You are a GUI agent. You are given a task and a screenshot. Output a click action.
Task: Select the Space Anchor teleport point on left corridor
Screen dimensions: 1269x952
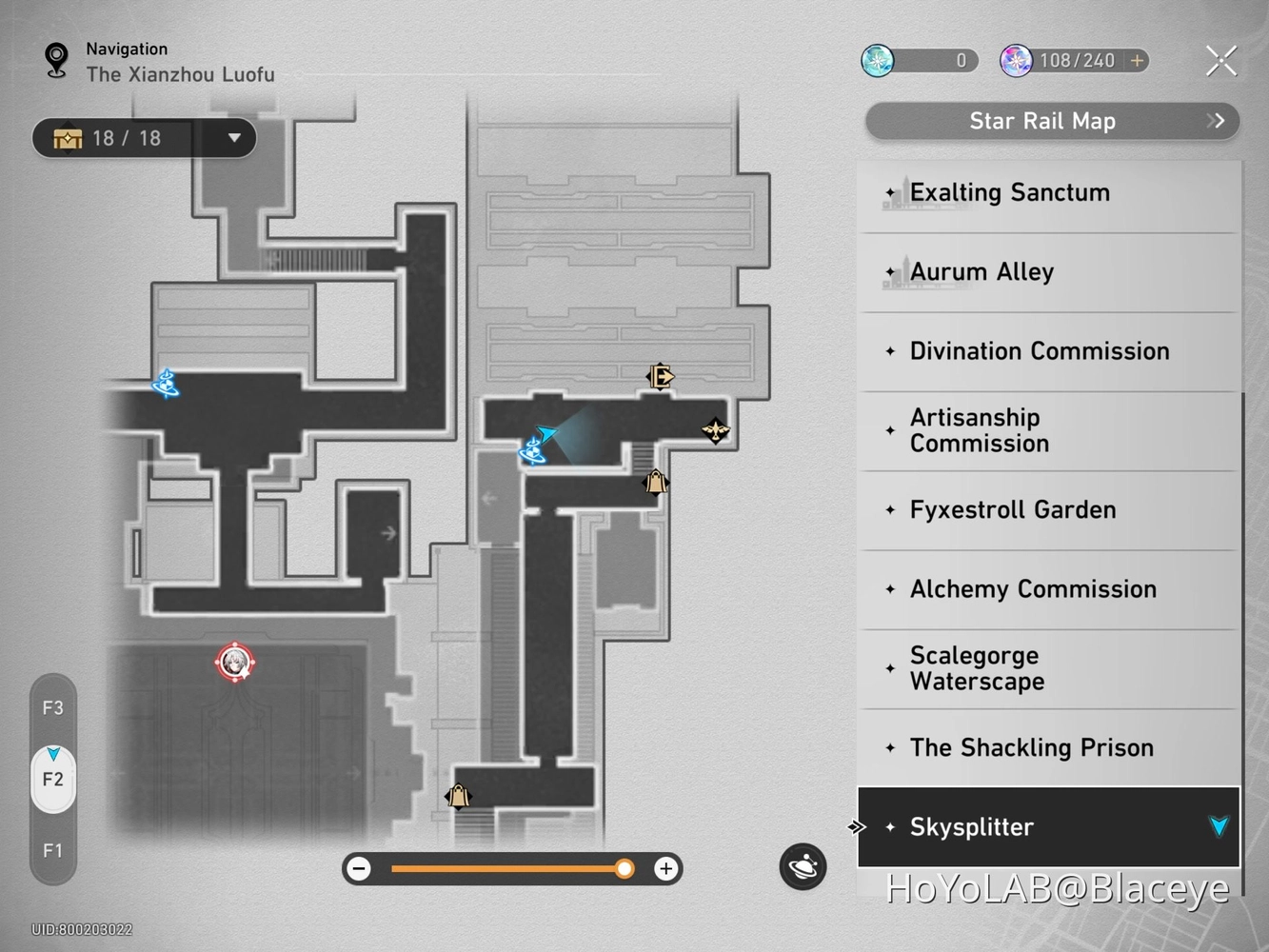tap(166, 385)
